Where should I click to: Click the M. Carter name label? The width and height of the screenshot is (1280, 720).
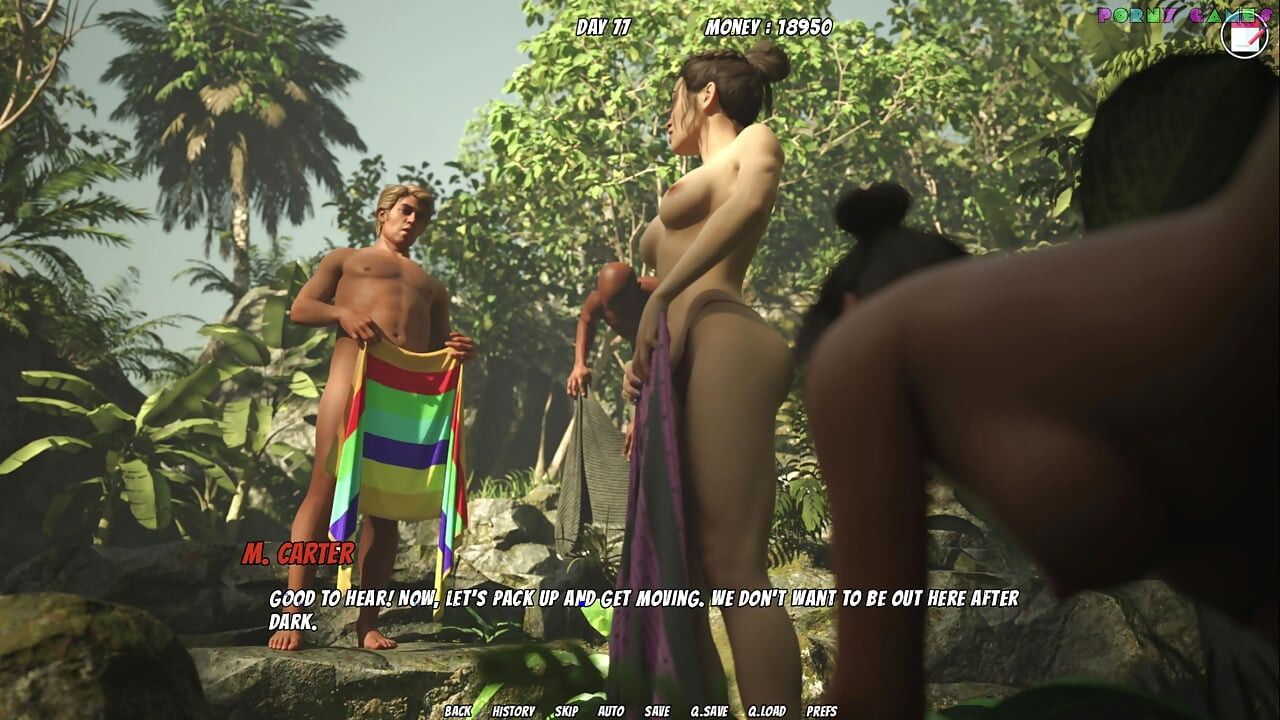point(299,552)
